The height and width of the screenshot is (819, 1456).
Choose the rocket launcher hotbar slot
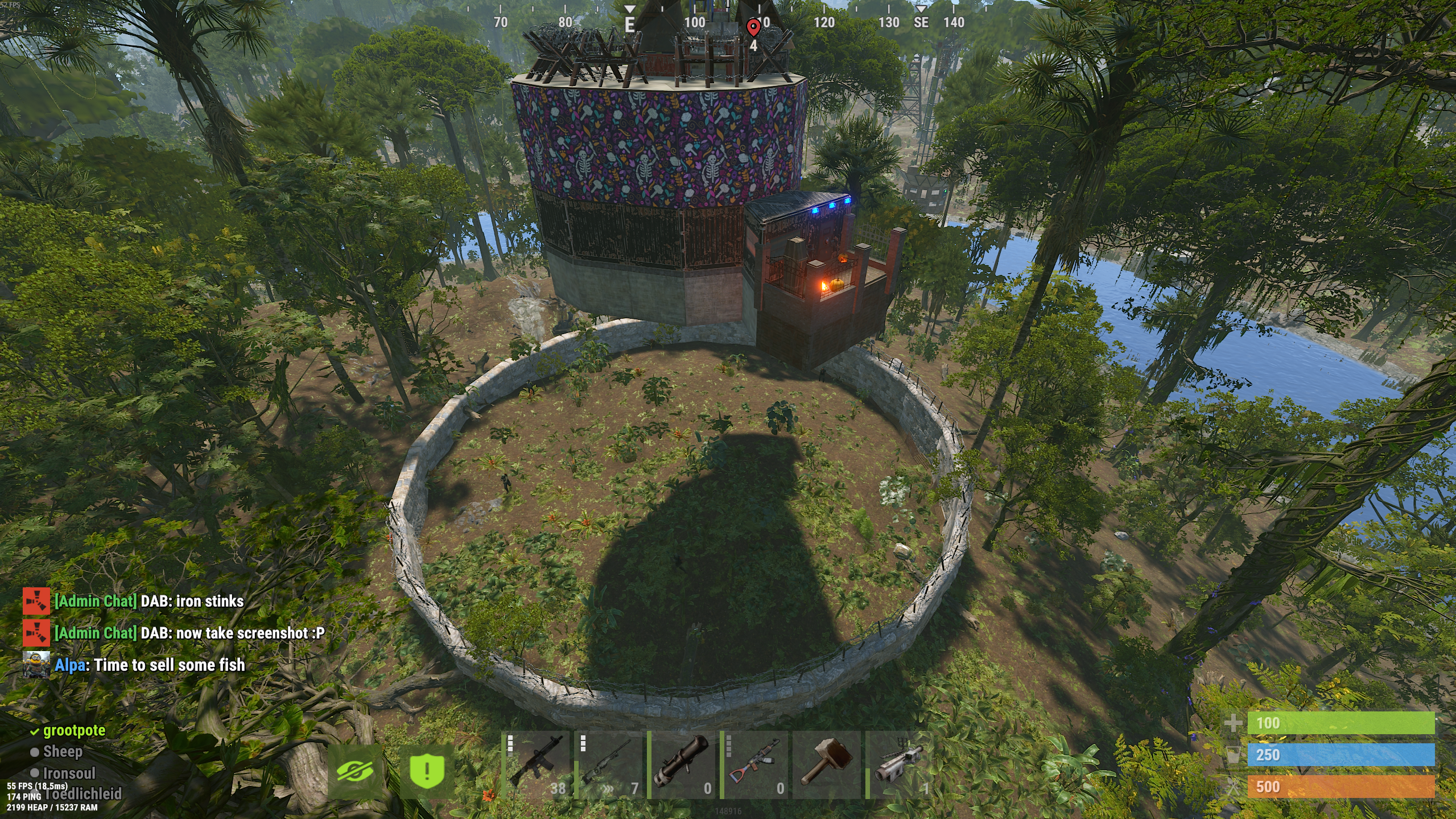pos(682,765)
